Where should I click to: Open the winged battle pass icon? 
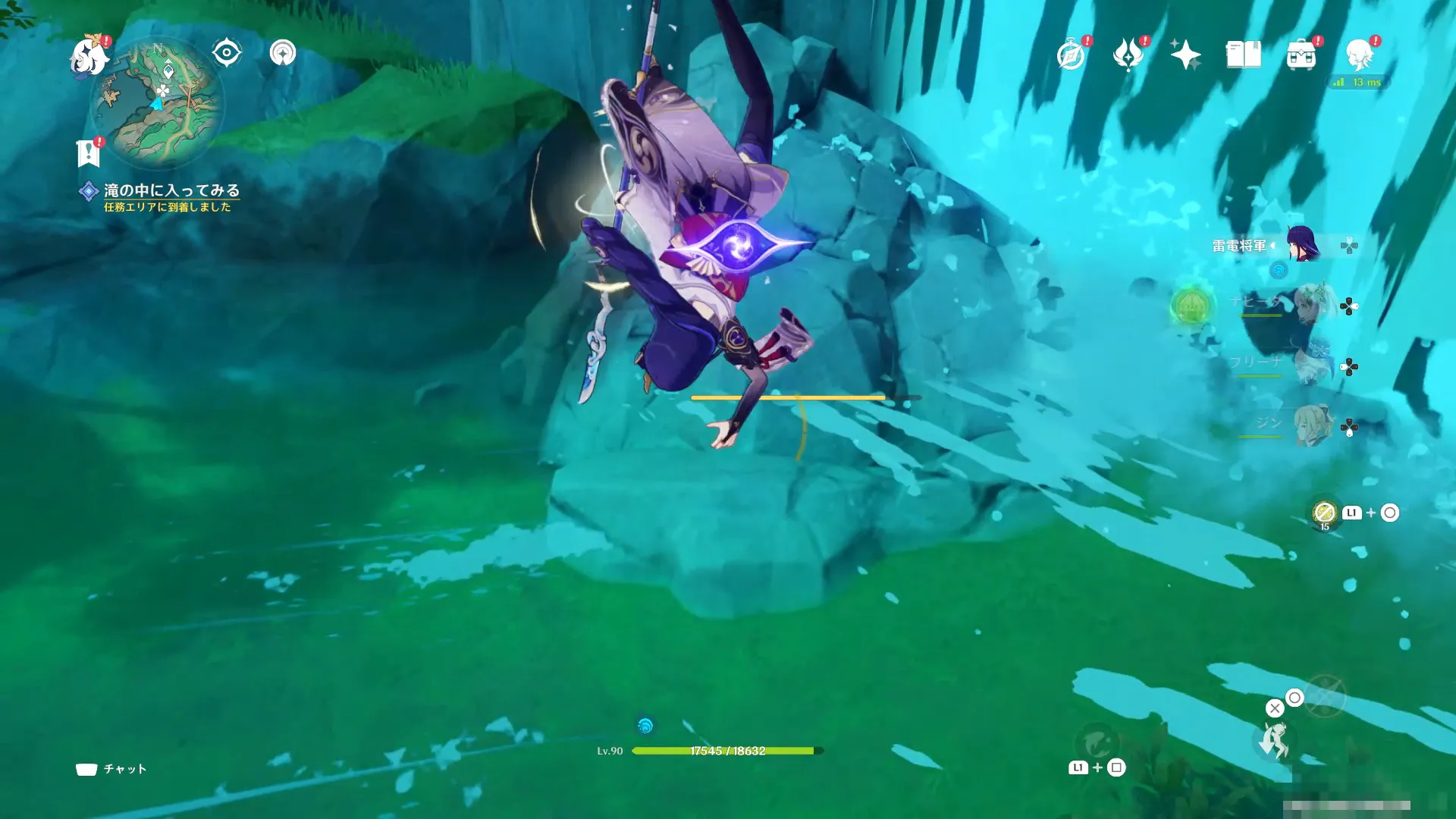tap(1128, 55)
